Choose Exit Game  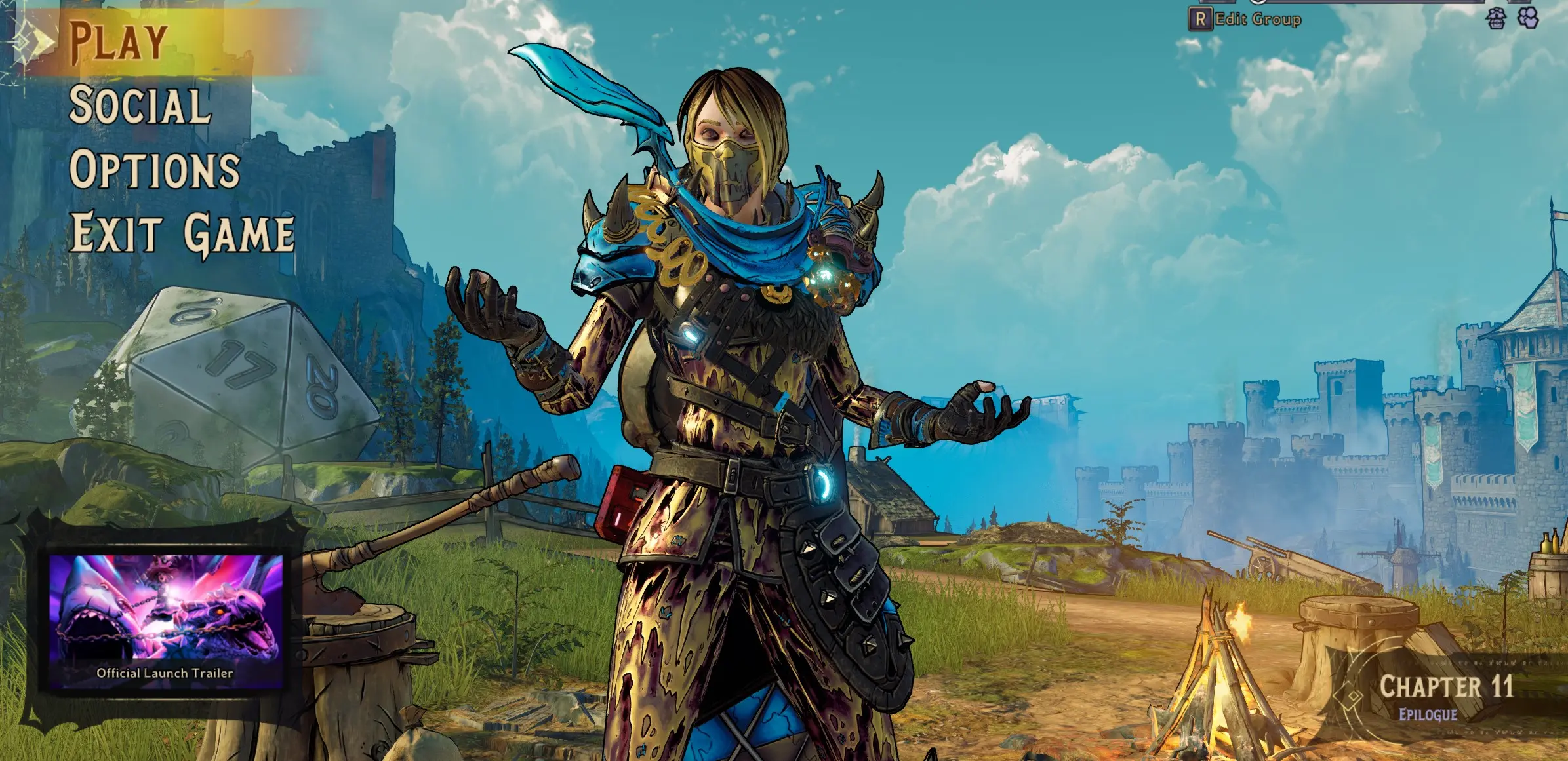(x=182, y=233)
